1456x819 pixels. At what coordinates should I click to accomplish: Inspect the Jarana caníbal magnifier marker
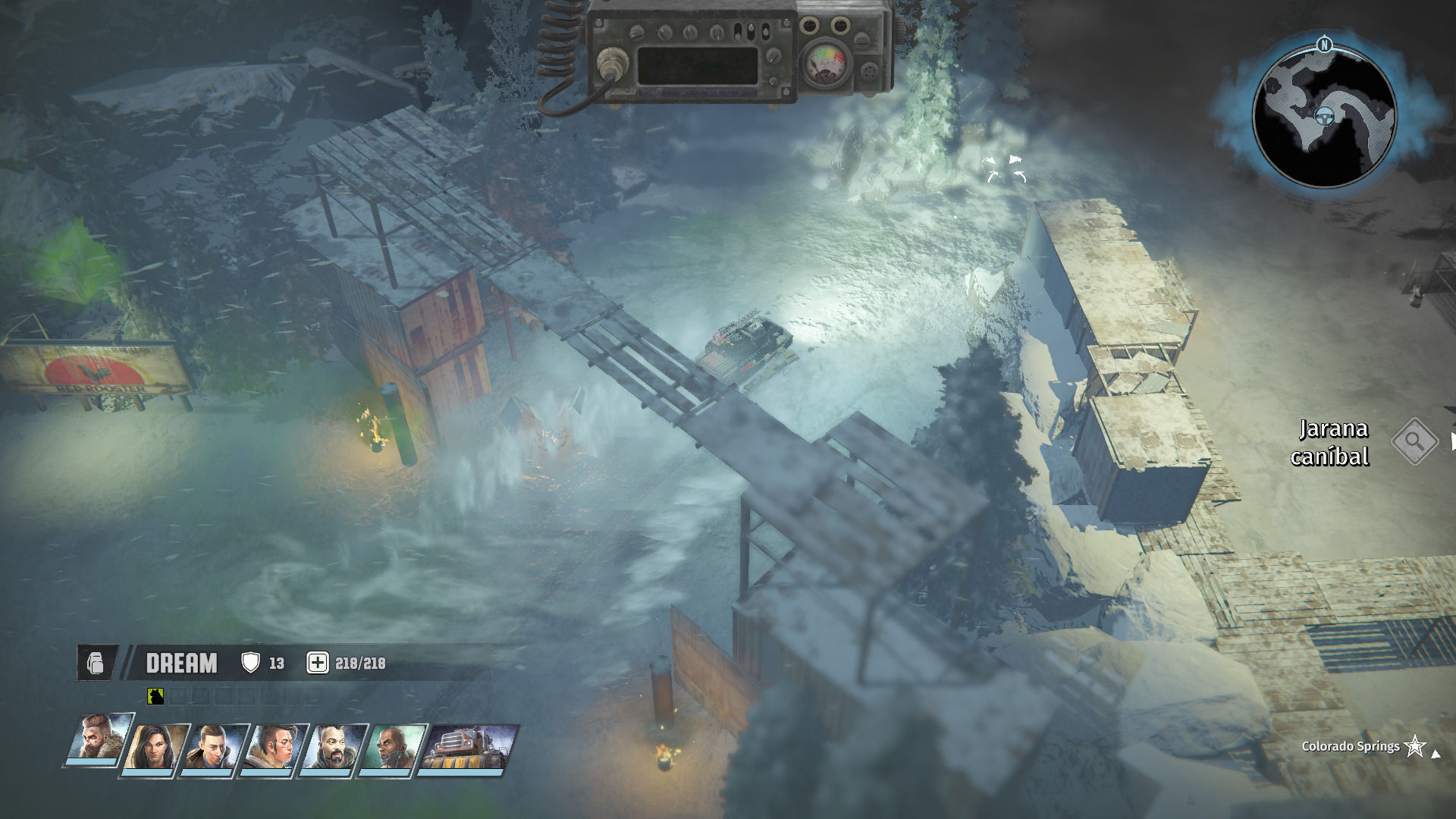pos(1415,441)
